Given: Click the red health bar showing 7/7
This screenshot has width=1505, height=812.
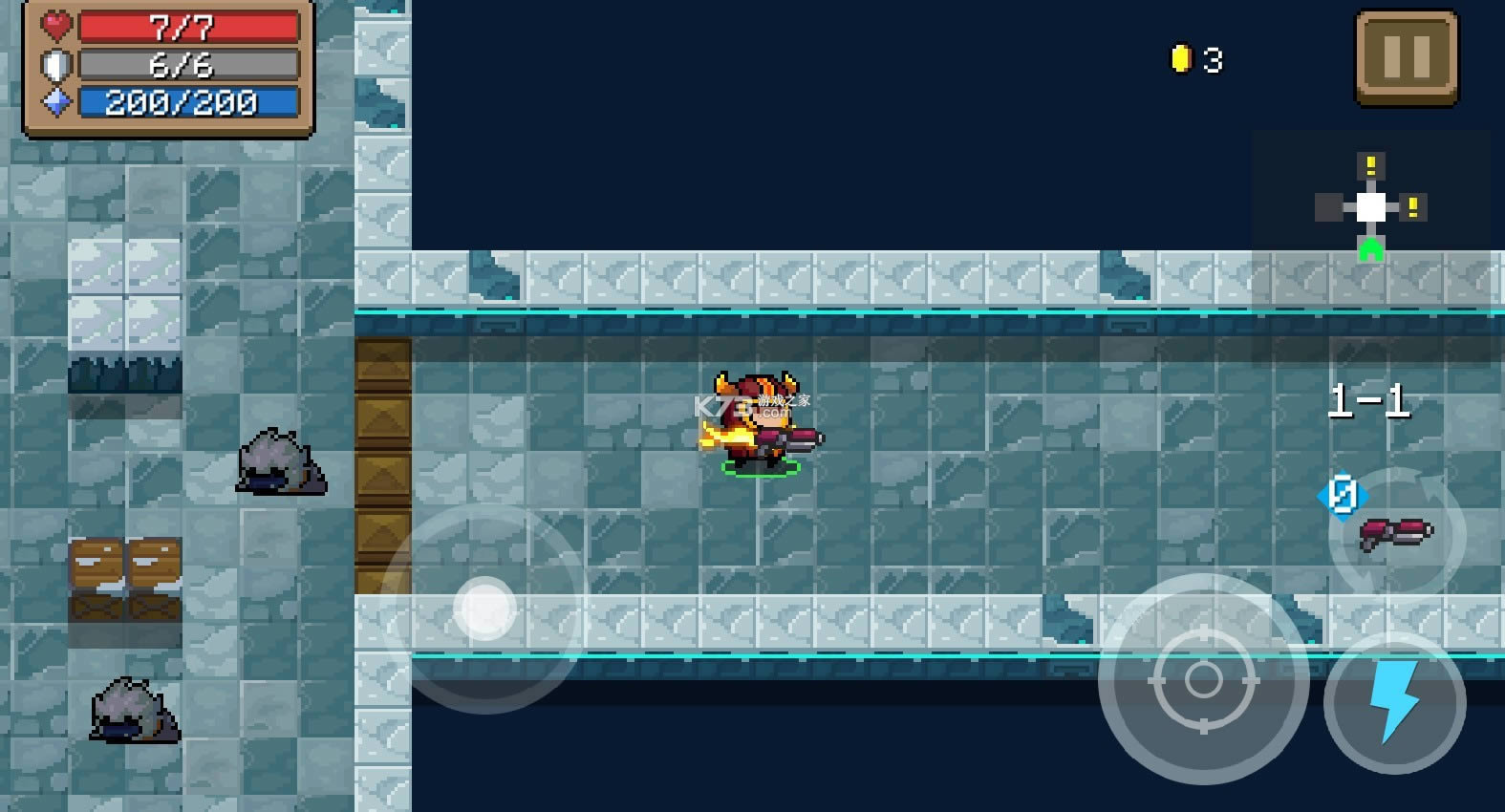Looking at the screenshot, I should click(186, 27).
